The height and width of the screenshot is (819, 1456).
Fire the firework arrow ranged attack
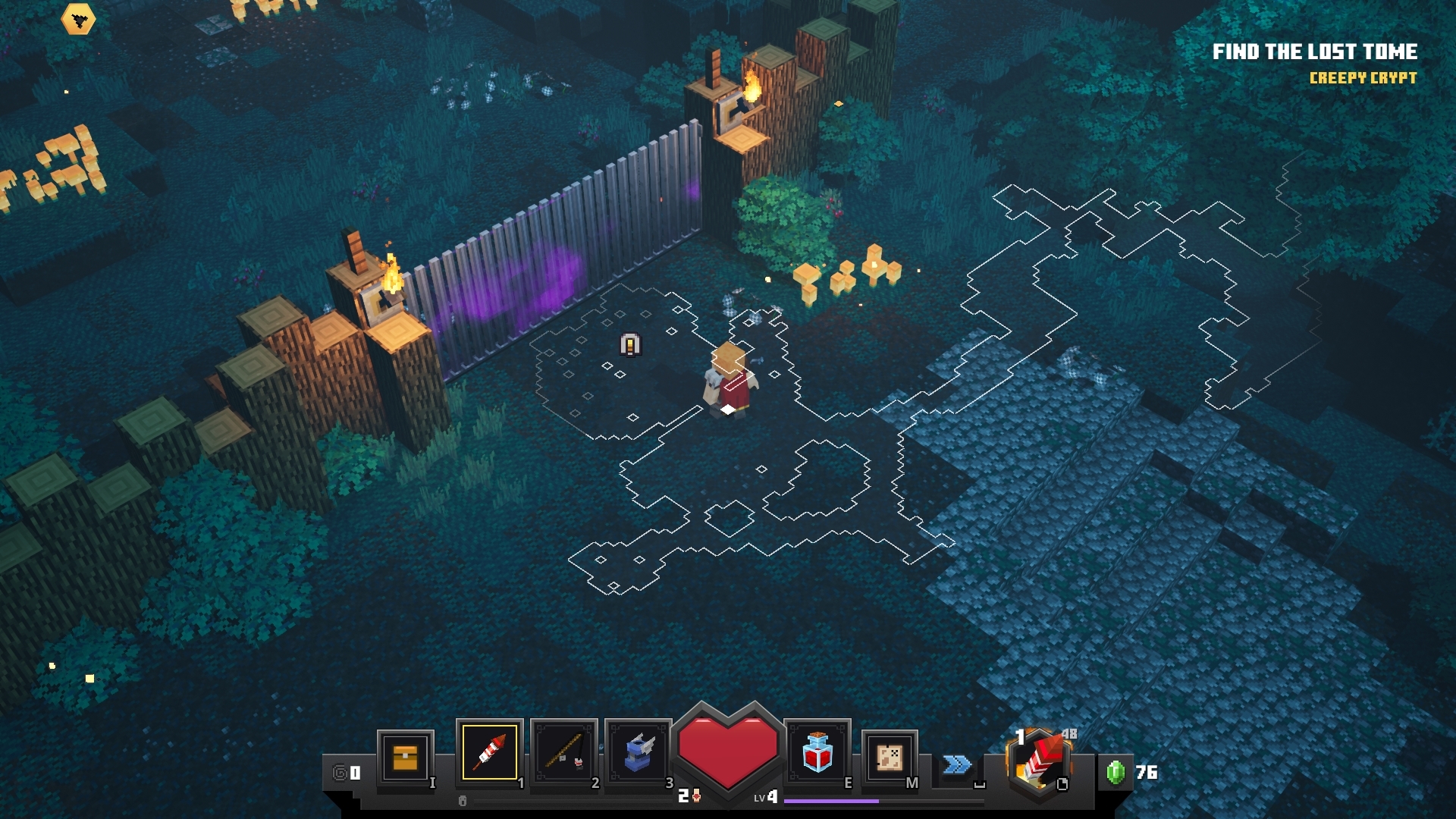tap(1039, 762)
